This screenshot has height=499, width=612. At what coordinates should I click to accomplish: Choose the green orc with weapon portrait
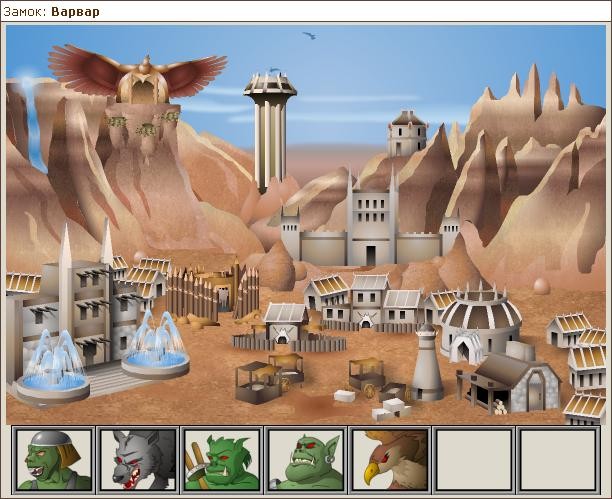pos(222,459)
